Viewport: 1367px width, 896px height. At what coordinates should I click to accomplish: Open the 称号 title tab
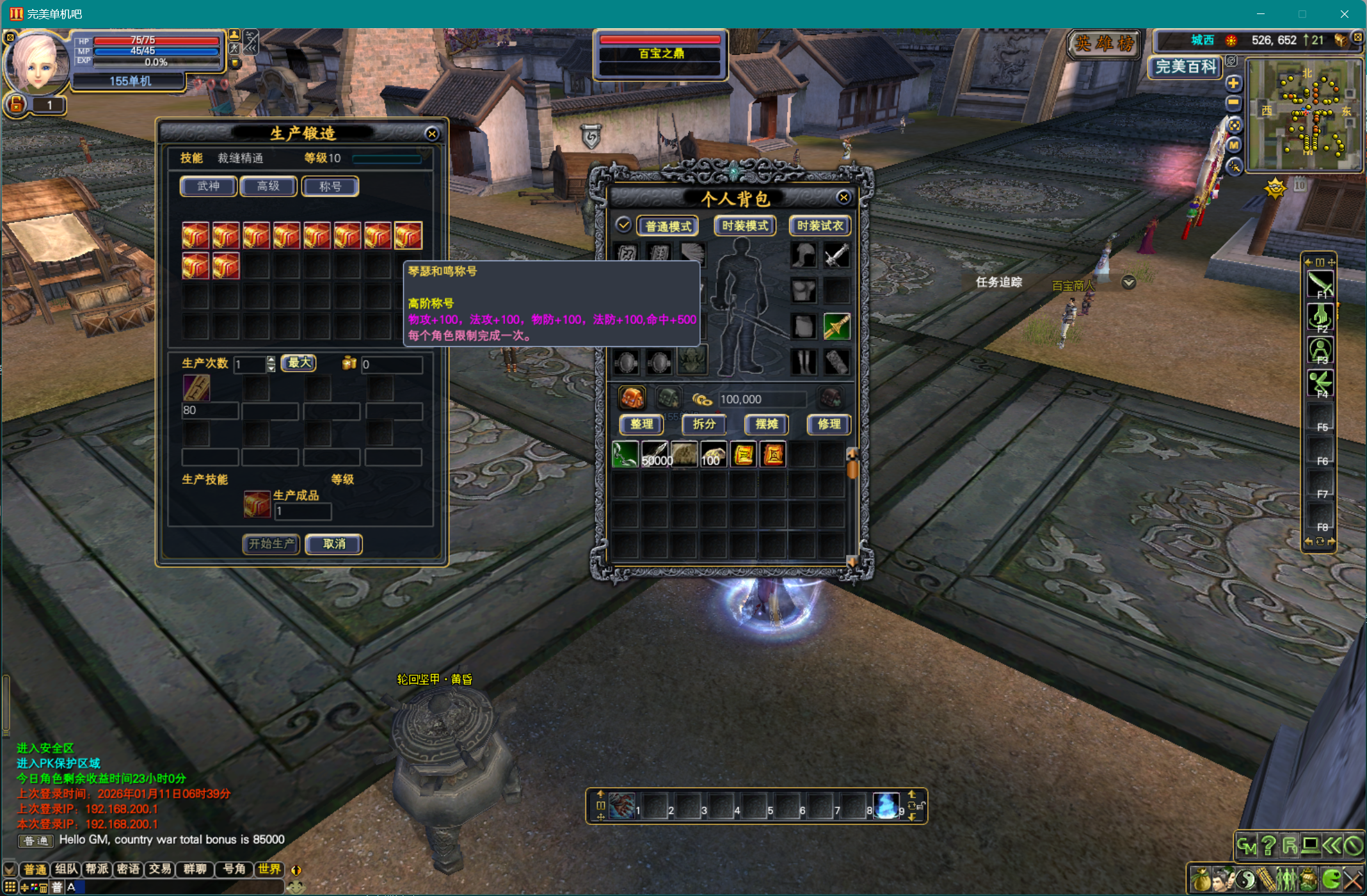pos(330,186)
